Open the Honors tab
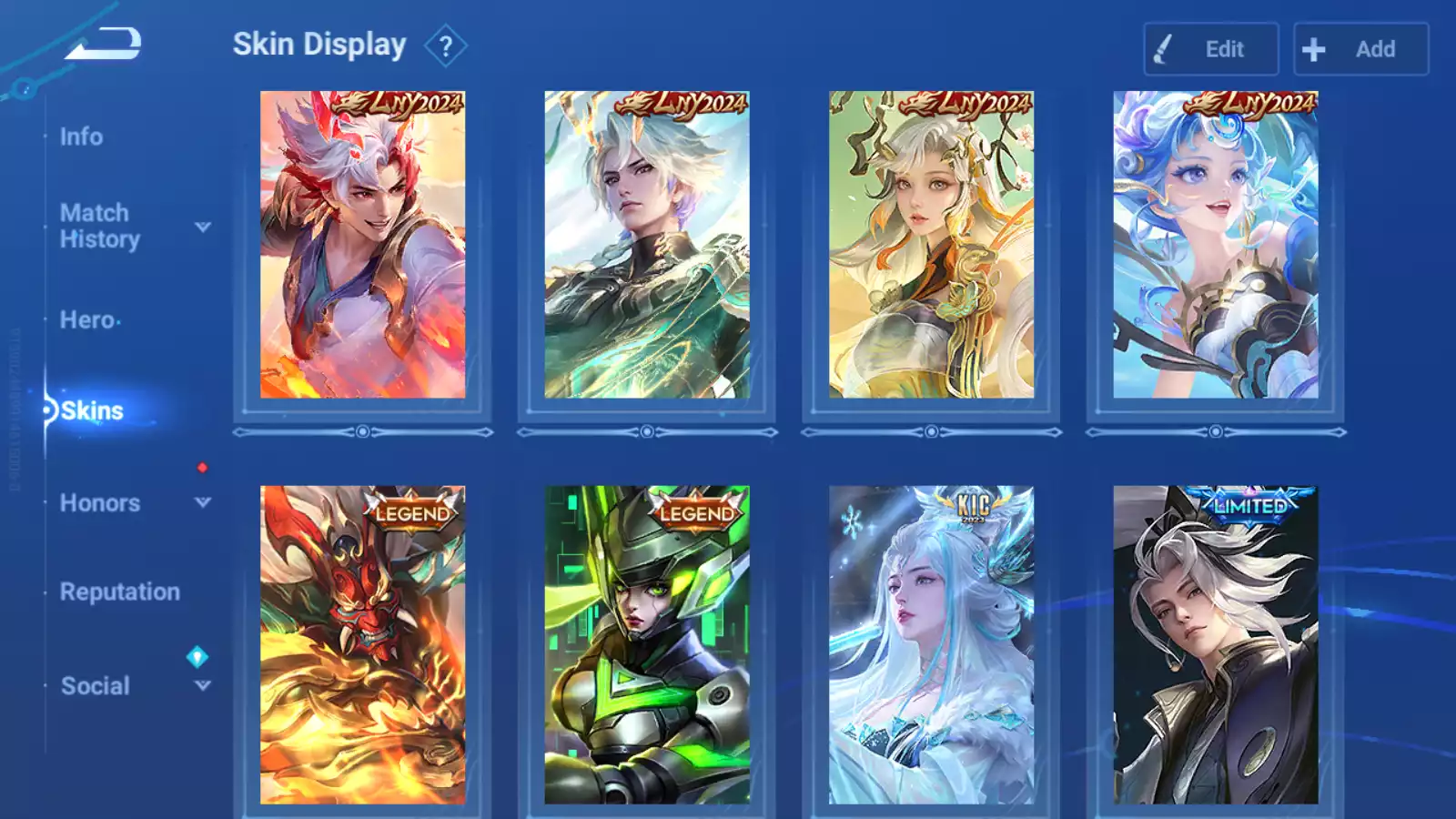Viewport: 1456px width, 819px height. point(99,503)
